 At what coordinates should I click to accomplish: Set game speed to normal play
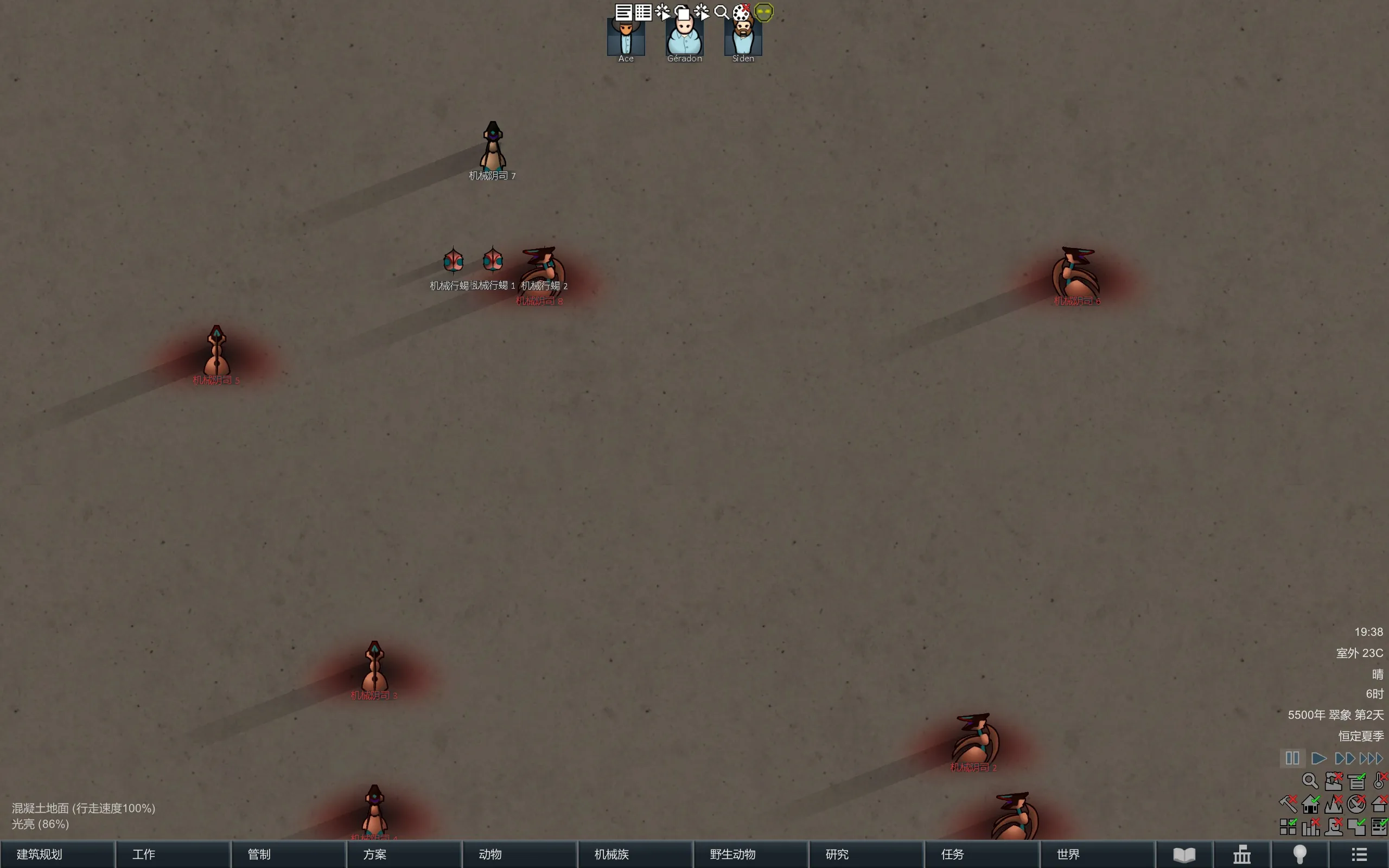[x=1318, y=758]
